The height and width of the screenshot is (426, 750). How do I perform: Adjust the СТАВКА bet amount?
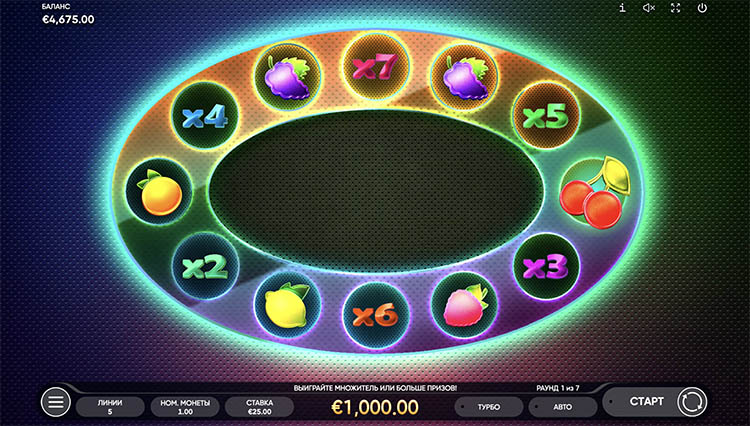coord(258,406)
